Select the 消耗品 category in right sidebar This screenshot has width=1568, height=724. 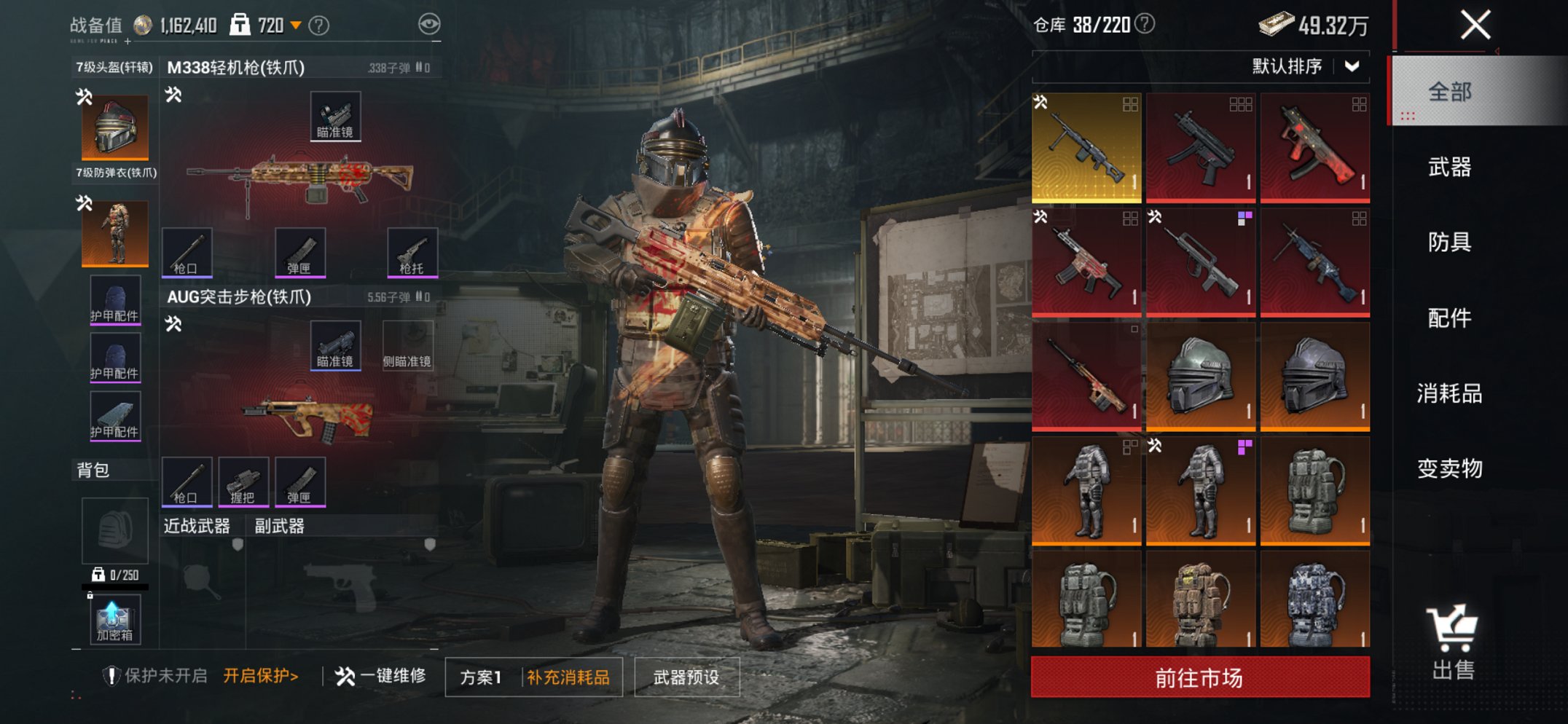1453,393
